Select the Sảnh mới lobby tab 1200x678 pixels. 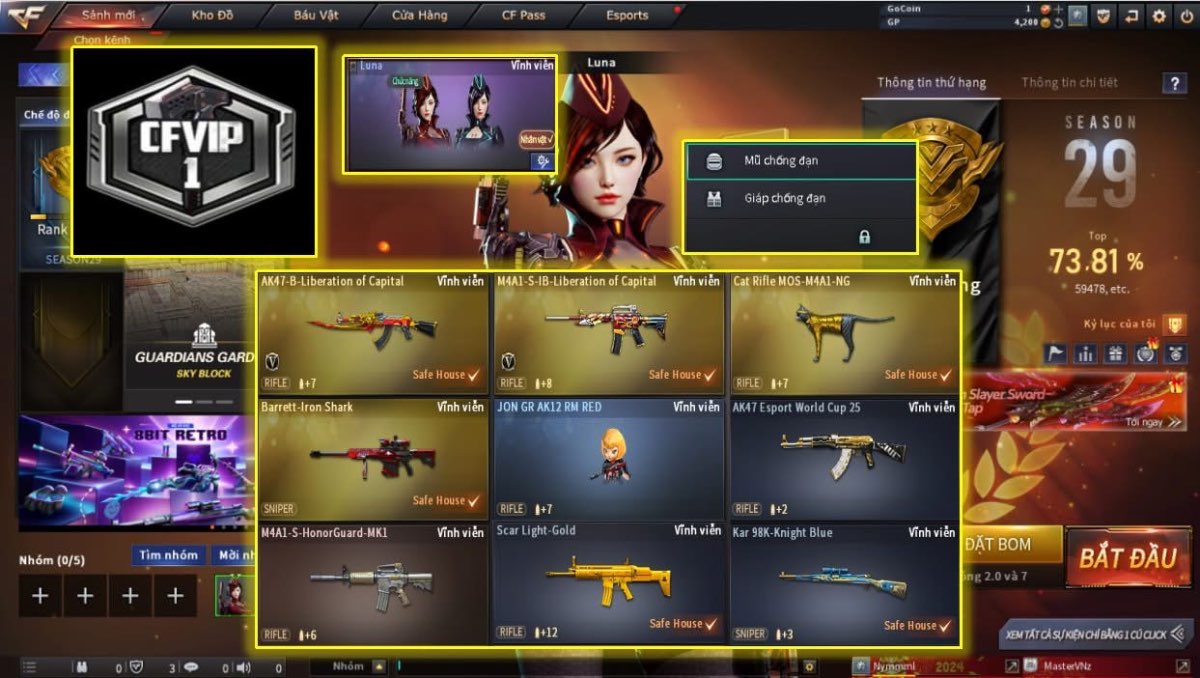click(x=108, y=15)
